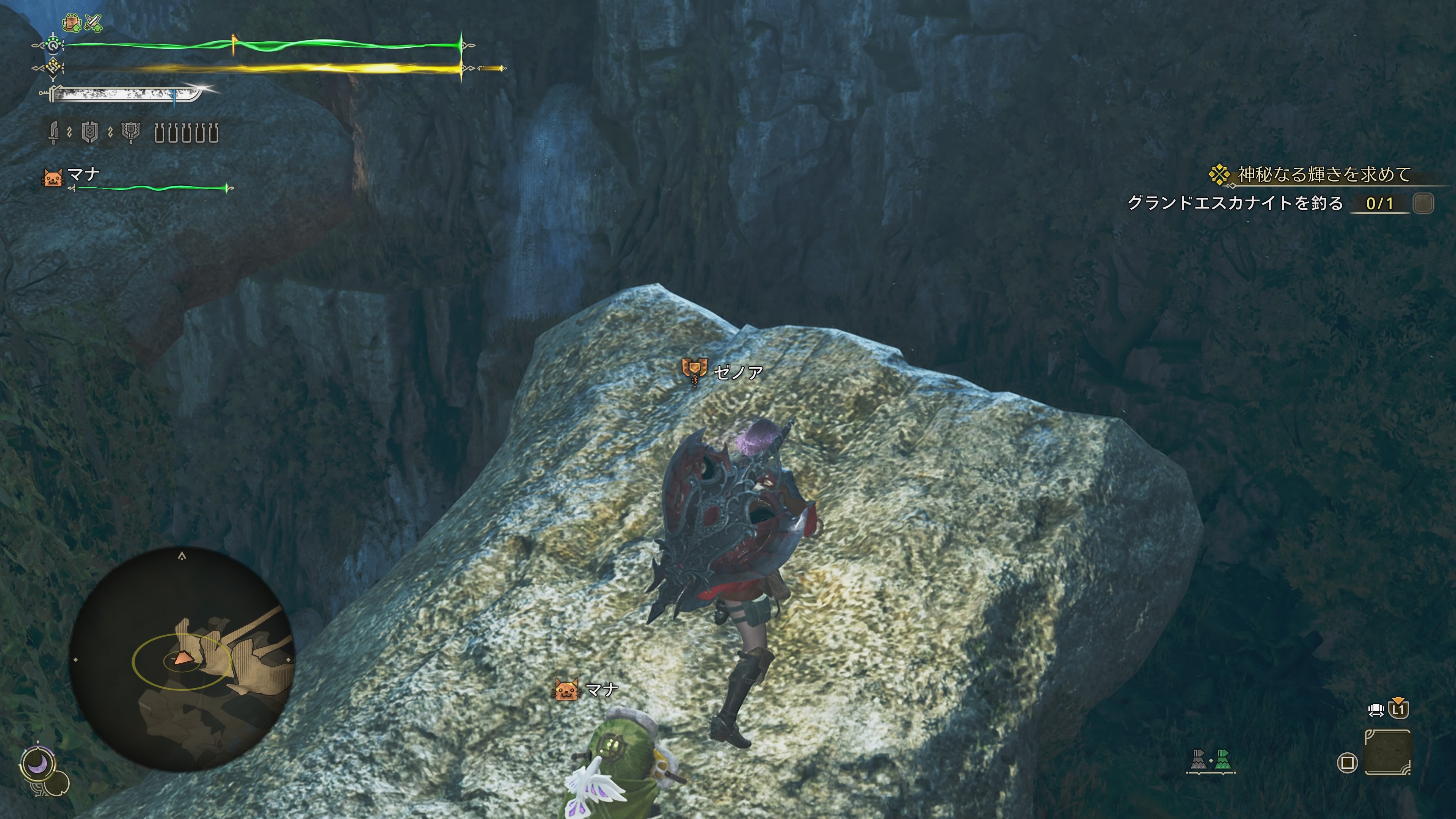
Task: Click the charge blade shield status icon
Action: point(90,133)
